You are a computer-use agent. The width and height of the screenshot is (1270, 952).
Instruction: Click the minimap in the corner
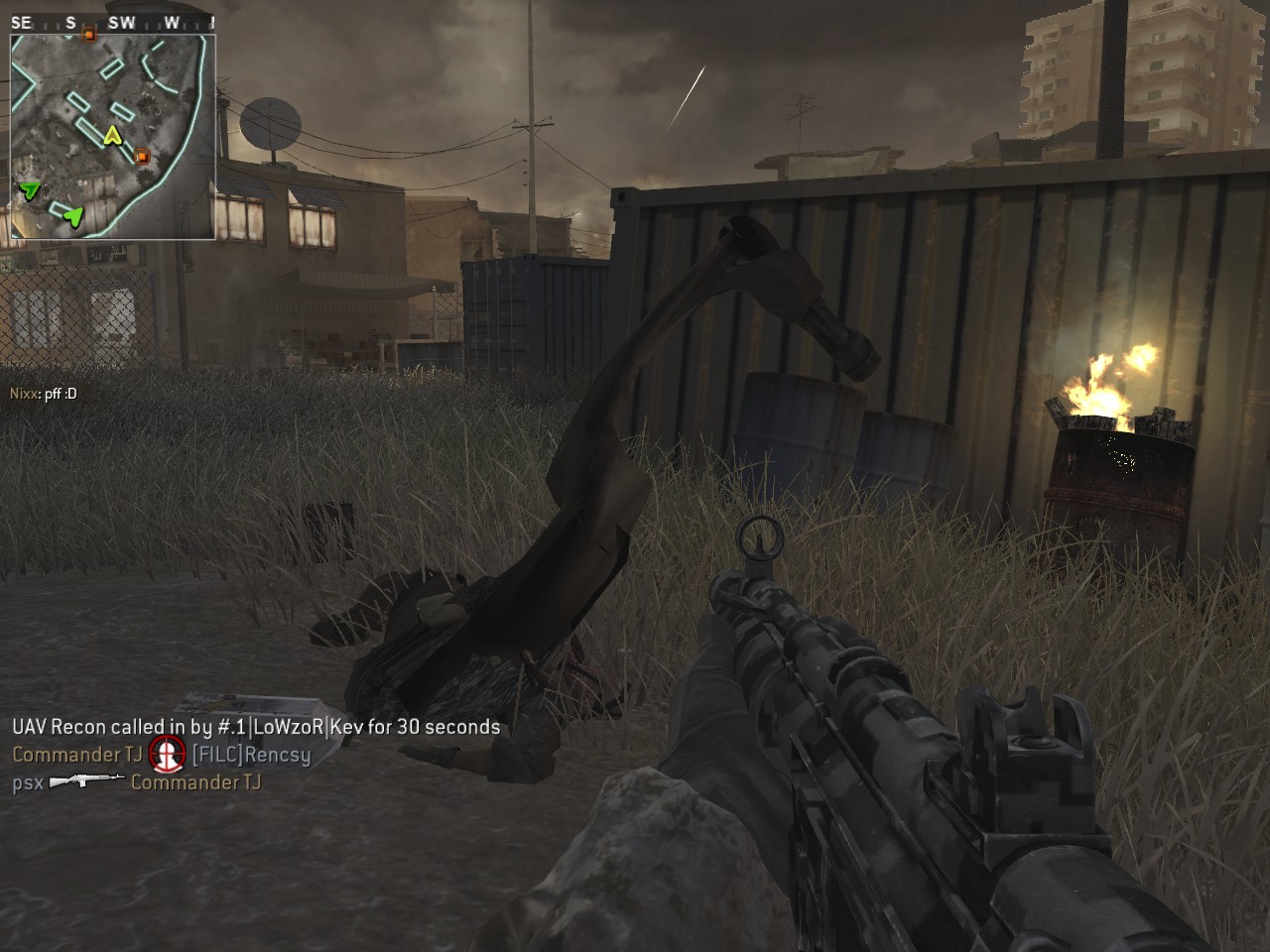(x=112, y=136)
